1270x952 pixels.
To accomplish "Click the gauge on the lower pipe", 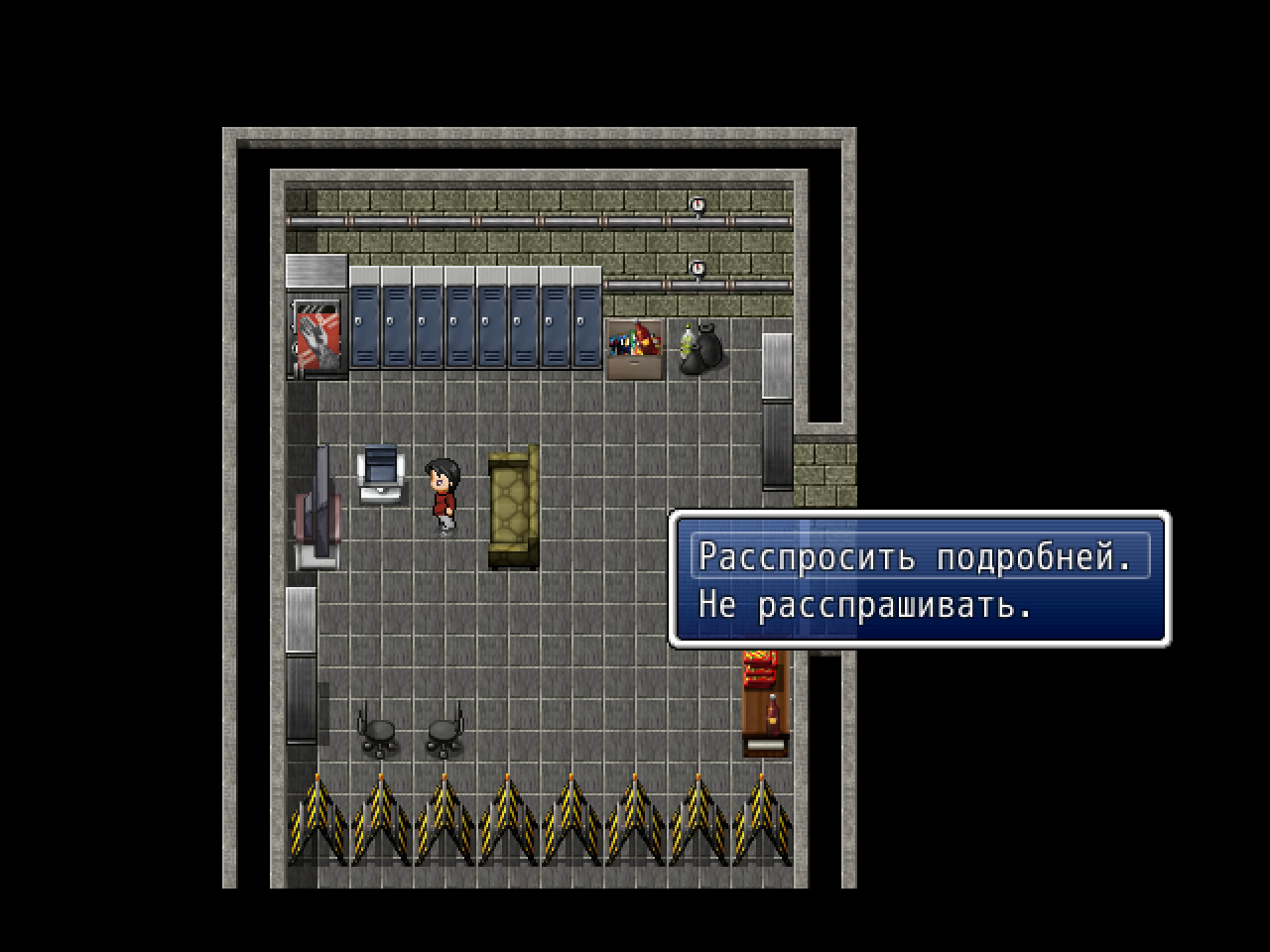I will point(698,268).
